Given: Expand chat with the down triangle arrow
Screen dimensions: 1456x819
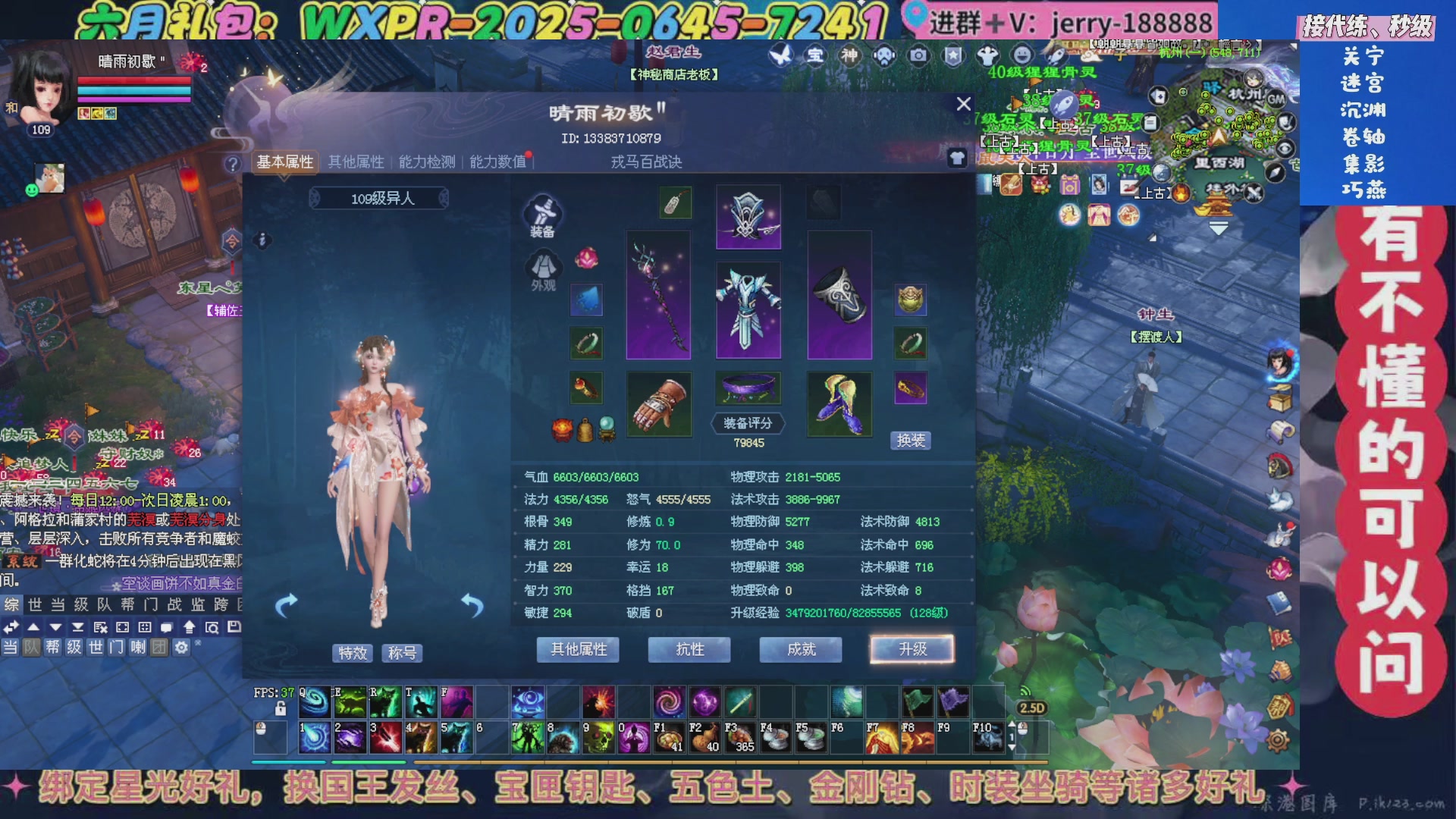Looking at the screenshot, I should click(56, 627).
